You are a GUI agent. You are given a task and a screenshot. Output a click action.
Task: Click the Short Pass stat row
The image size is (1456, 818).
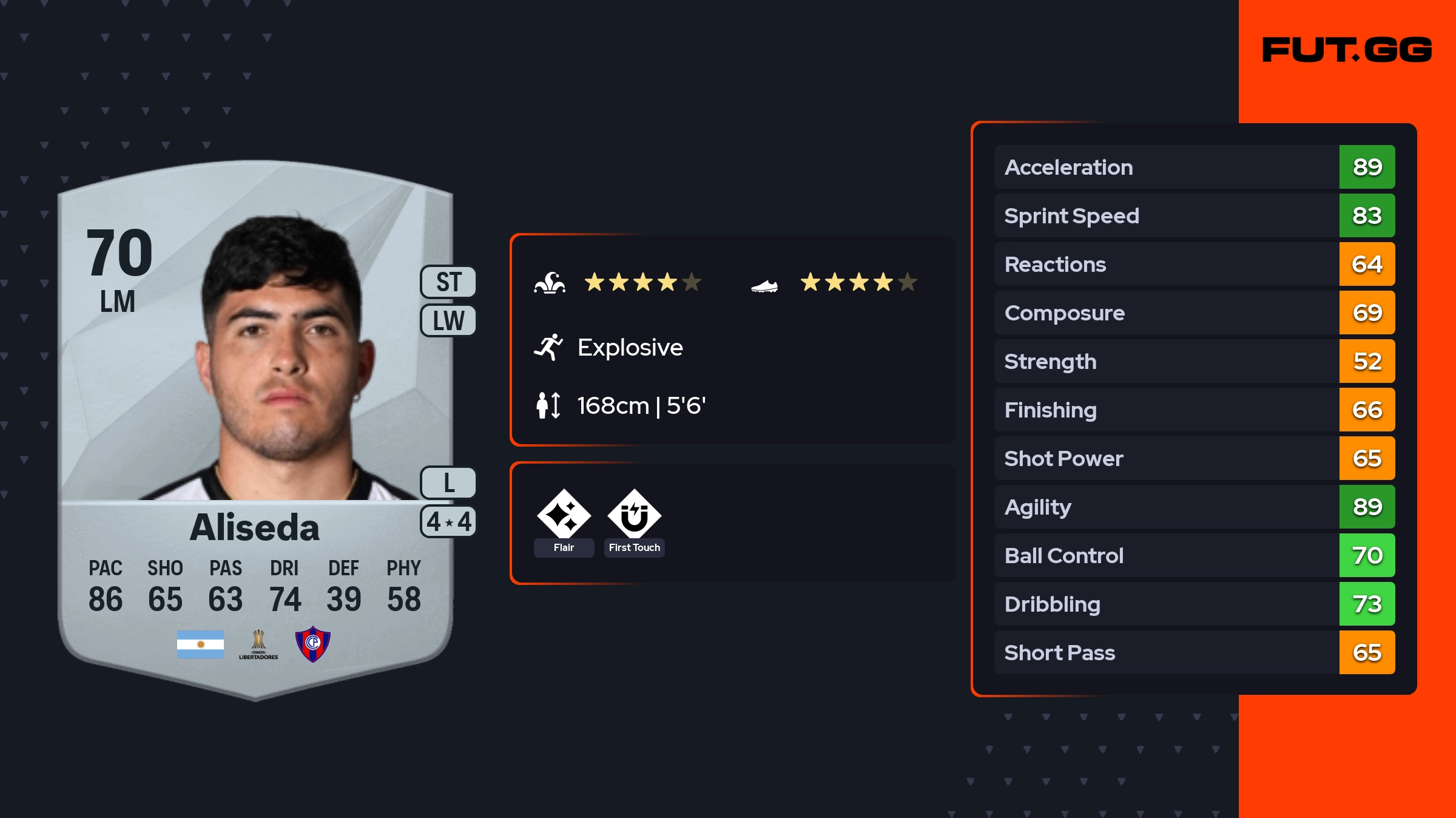pyautogui.click(x=1194, y=652)
